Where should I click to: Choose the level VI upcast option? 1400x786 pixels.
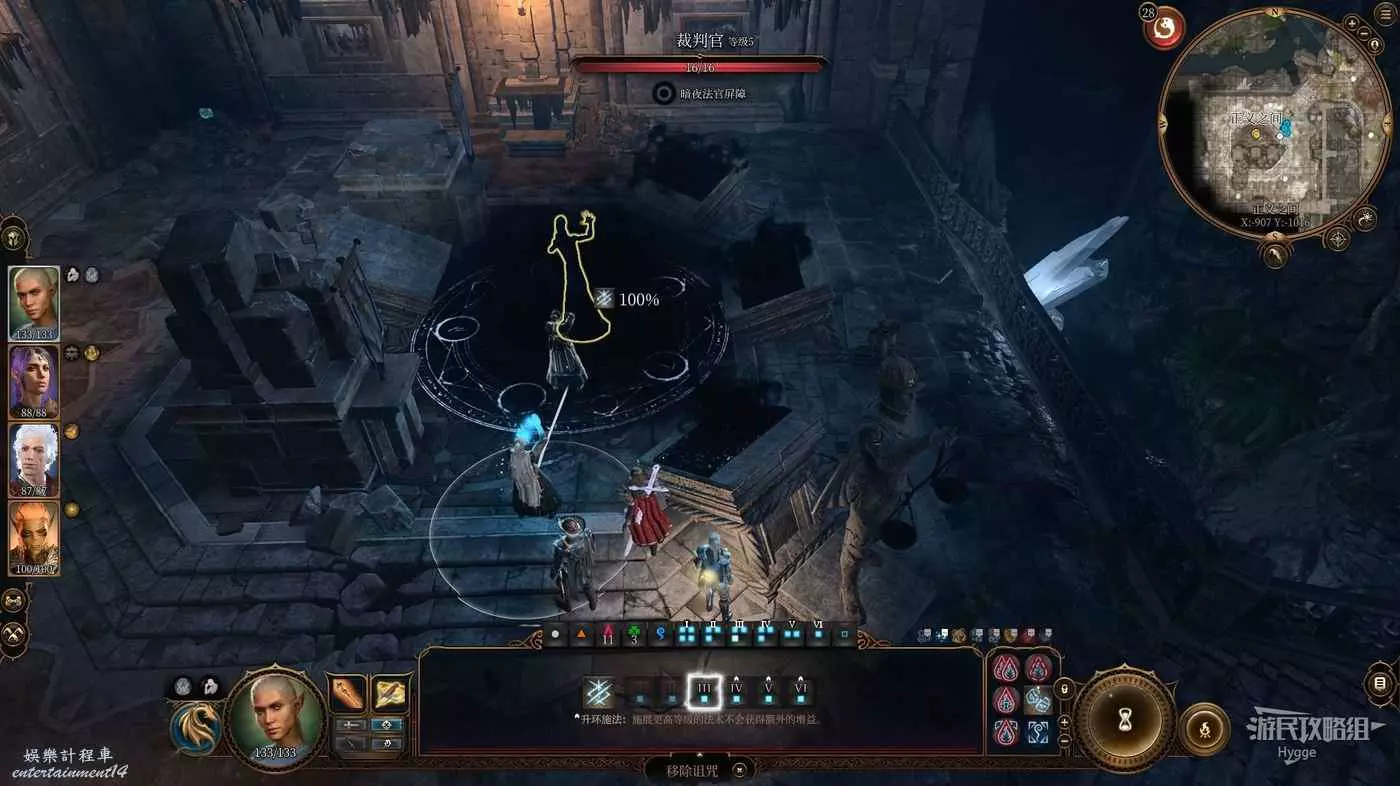point(800,691)
